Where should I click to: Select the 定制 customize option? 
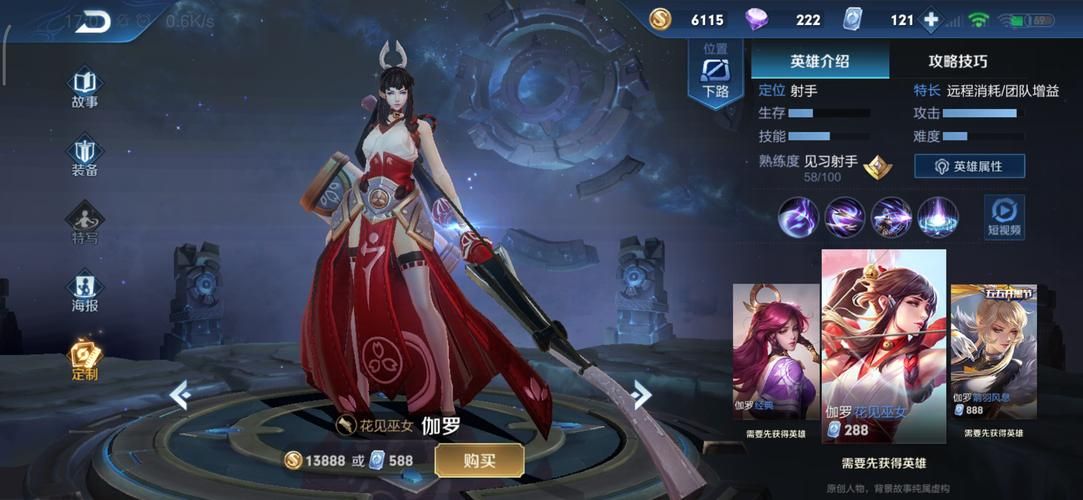coord(85,360)
